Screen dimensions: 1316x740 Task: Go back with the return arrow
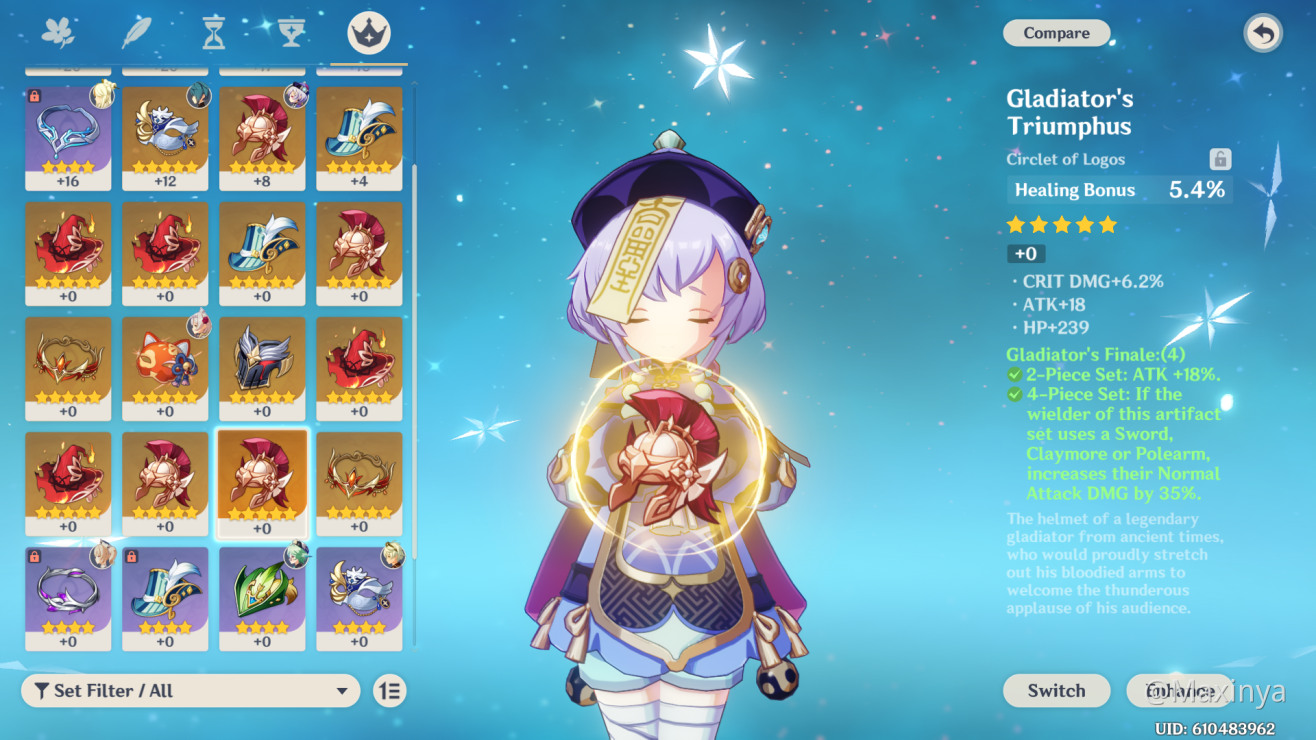[1263, 33]
